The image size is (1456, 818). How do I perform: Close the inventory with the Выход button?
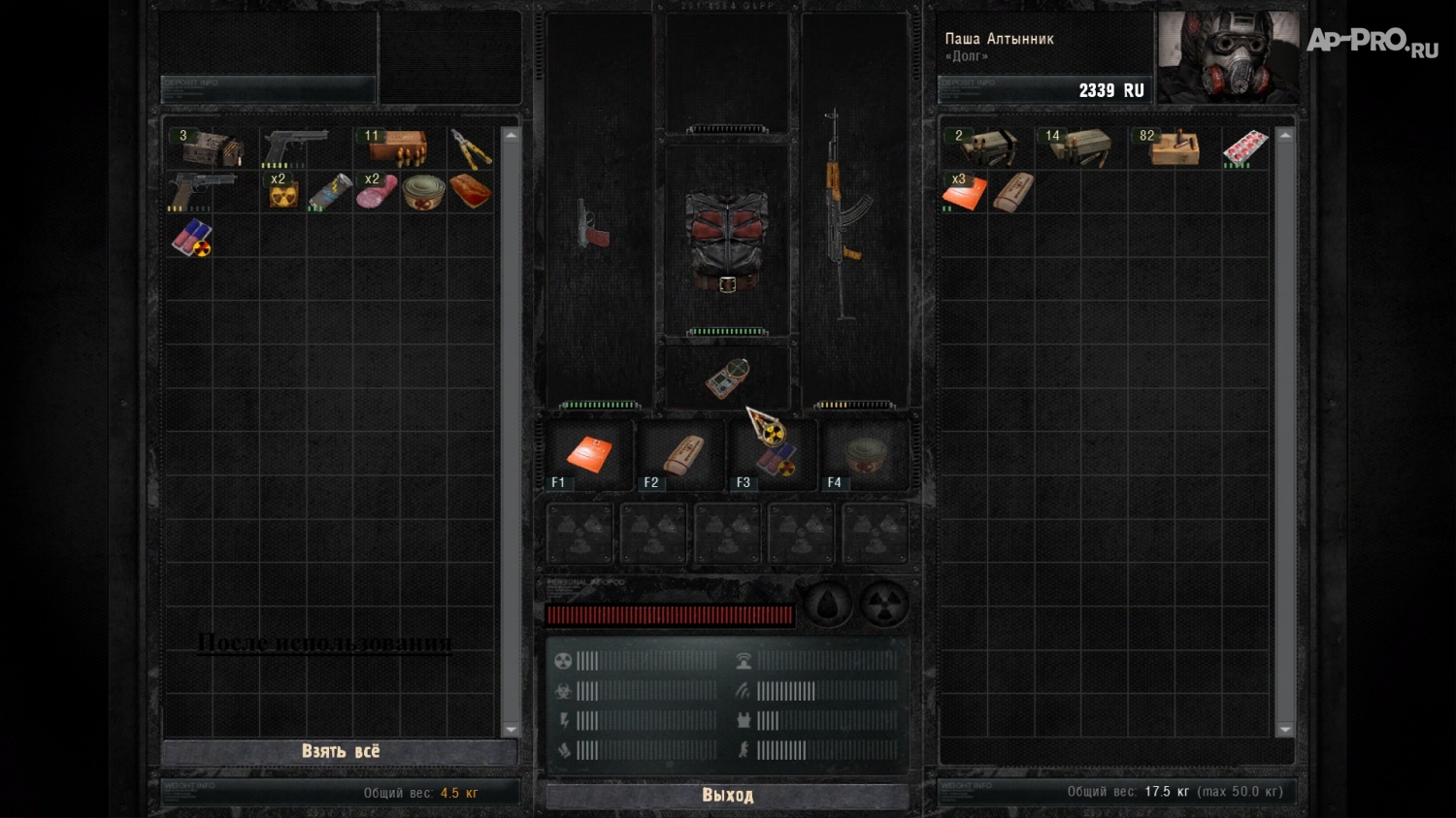[727, 796]
